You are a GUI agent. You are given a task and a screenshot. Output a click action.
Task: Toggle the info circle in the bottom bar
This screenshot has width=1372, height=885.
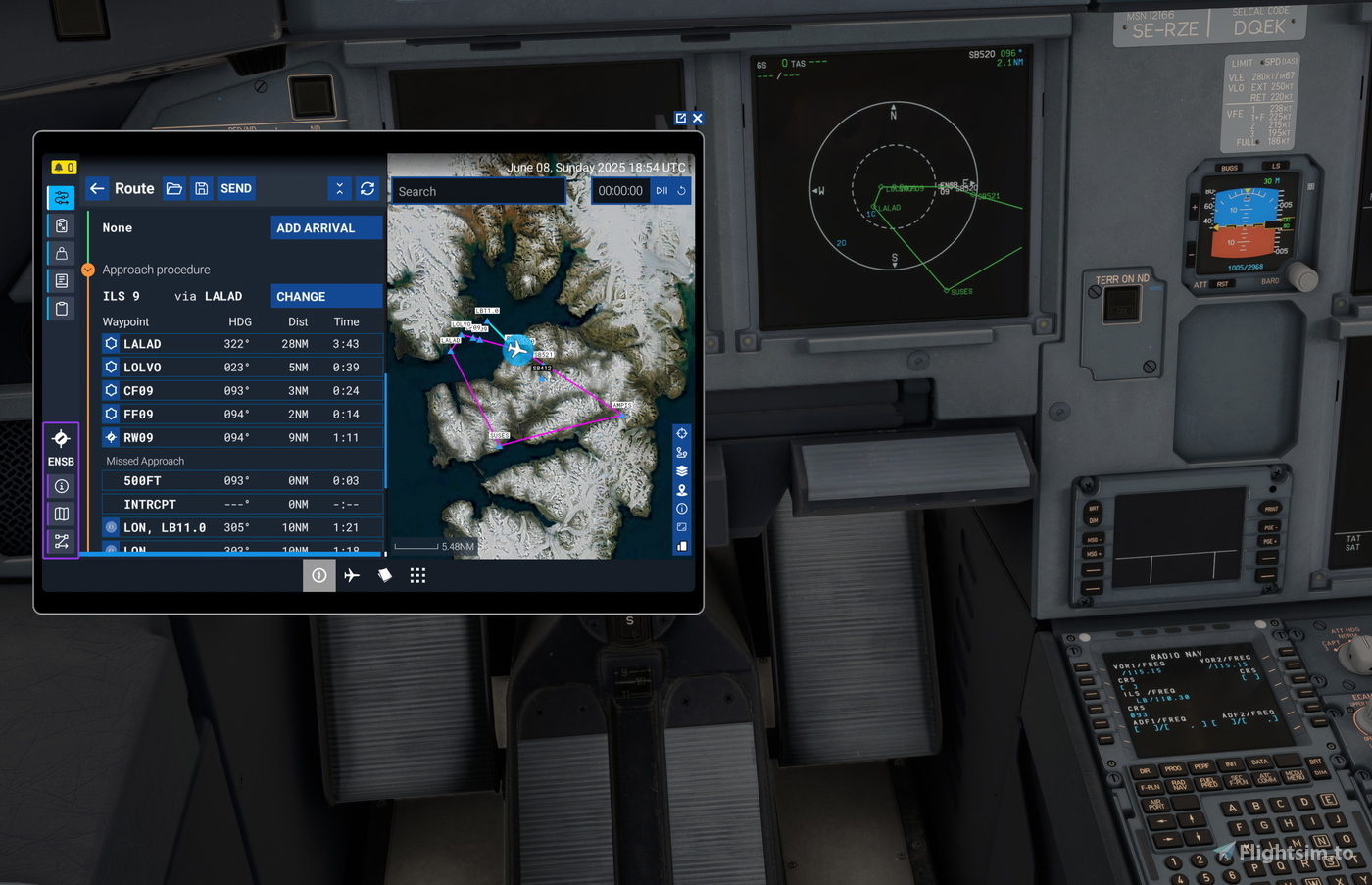point(318,575)
